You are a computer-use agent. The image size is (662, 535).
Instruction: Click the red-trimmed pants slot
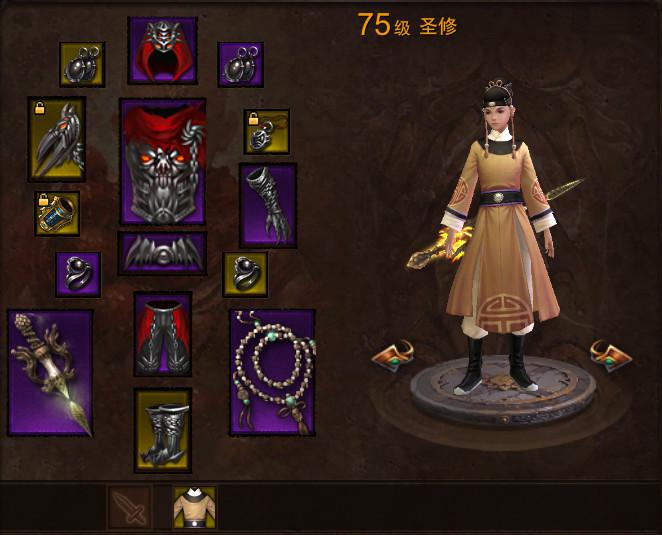(163, 334)
